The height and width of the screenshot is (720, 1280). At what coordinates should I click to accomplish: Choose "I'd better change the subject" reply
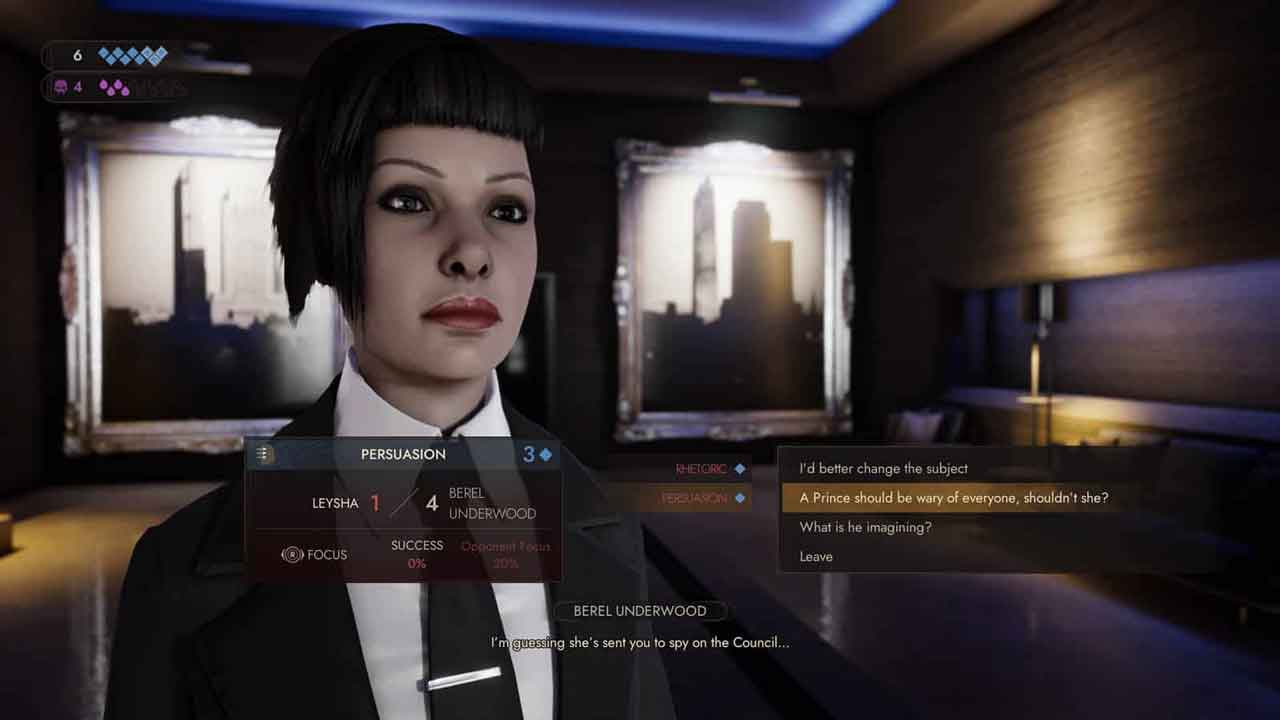point(883,468)
